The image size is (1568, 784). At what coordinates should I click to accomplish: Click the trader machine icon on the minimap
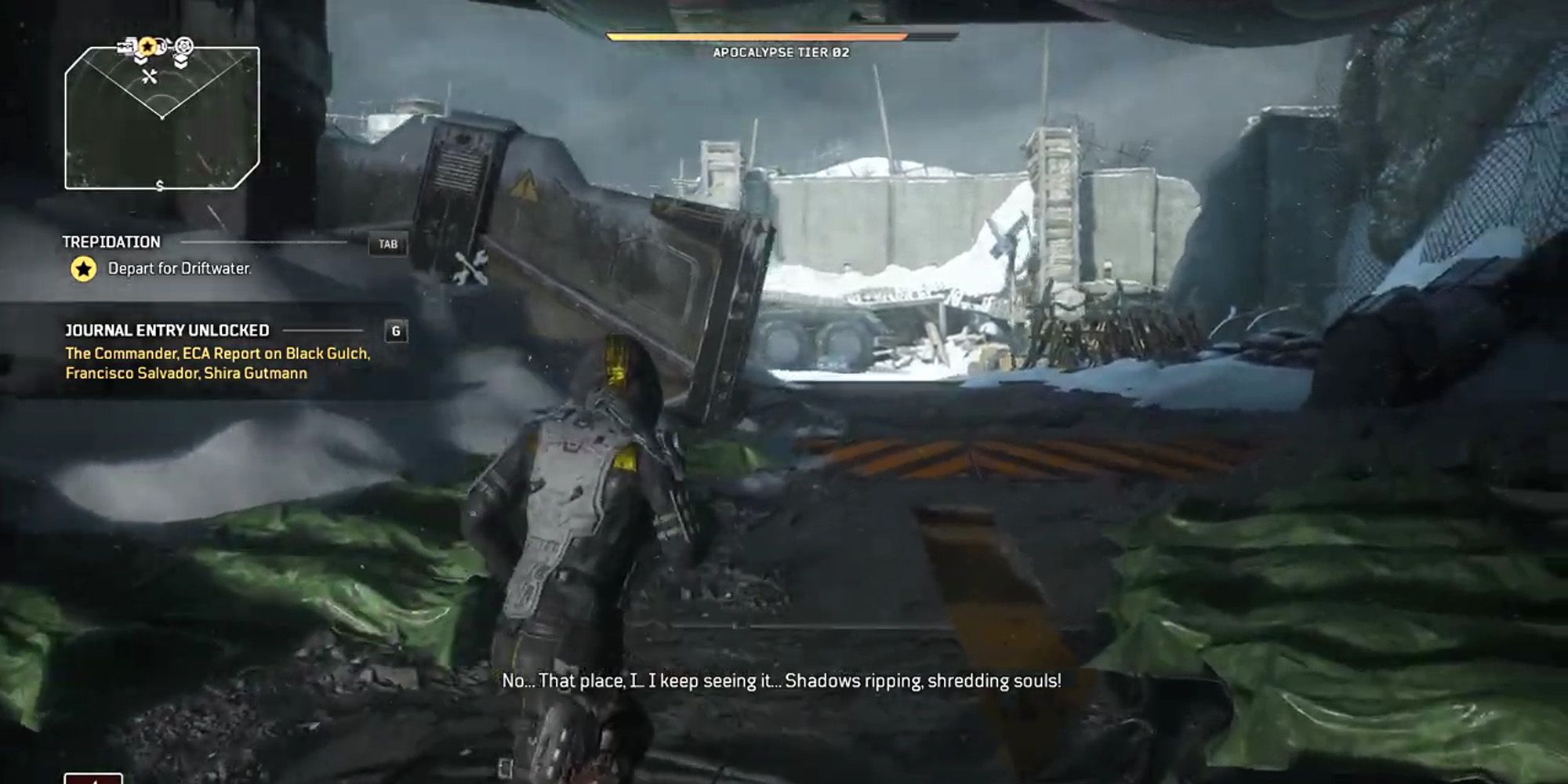point(125,46)
